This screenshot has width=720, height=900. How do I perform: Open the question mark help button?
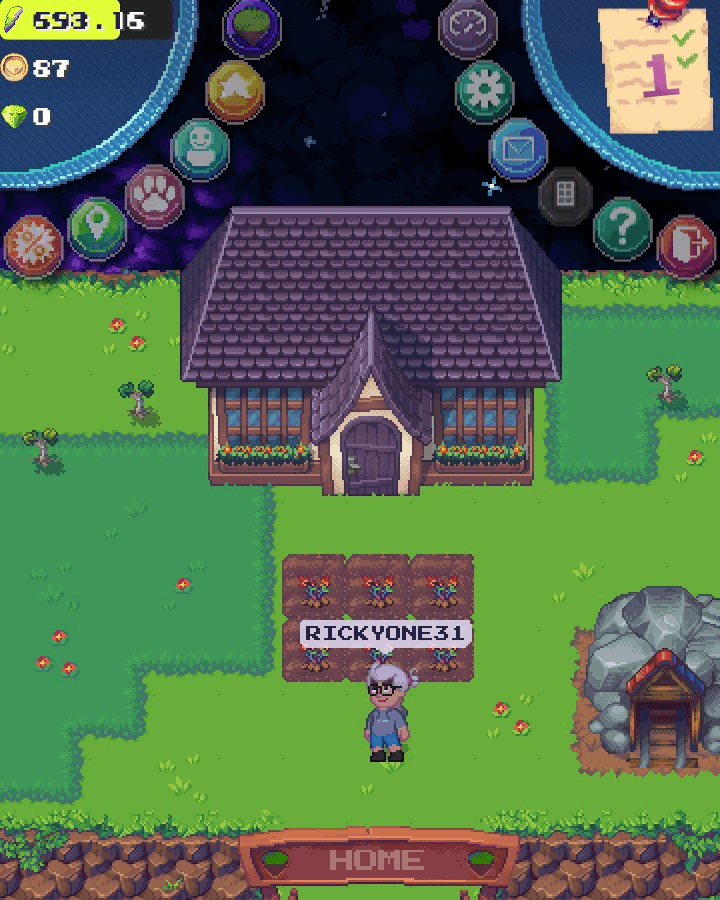(x=622, y=229)
